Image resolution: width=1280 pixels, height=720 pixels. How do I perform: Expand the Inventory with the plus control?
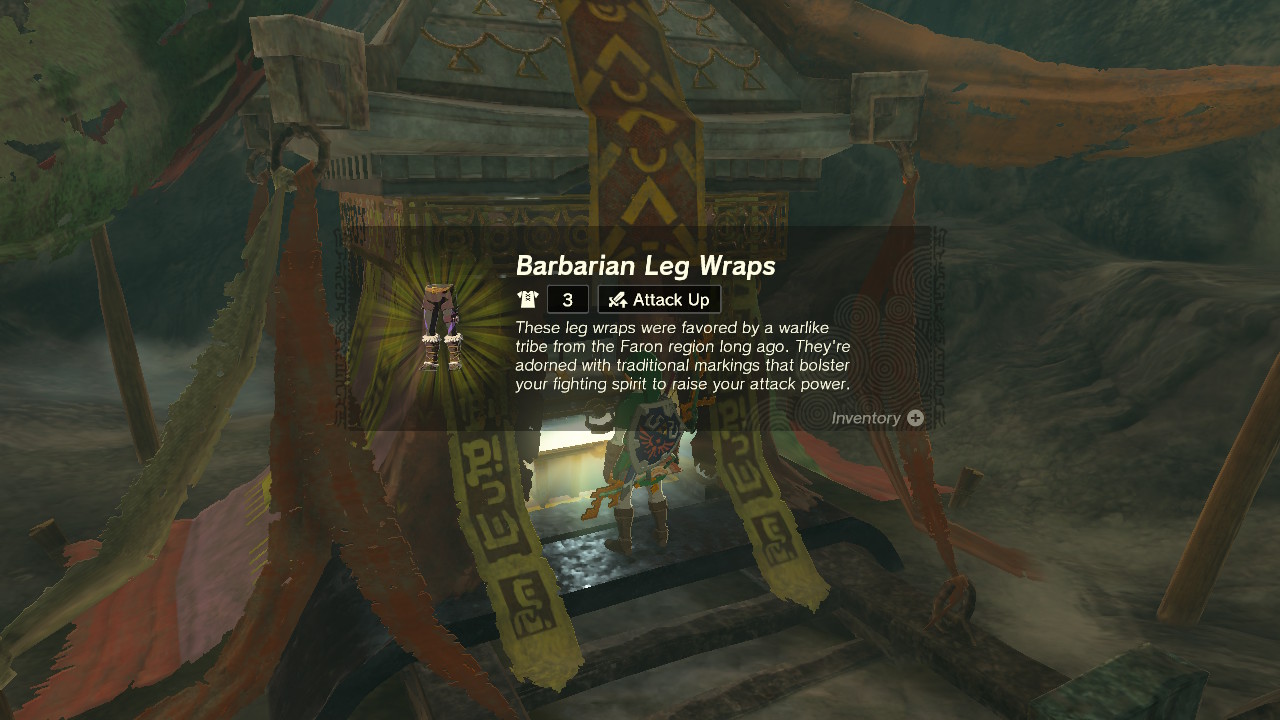915,418
